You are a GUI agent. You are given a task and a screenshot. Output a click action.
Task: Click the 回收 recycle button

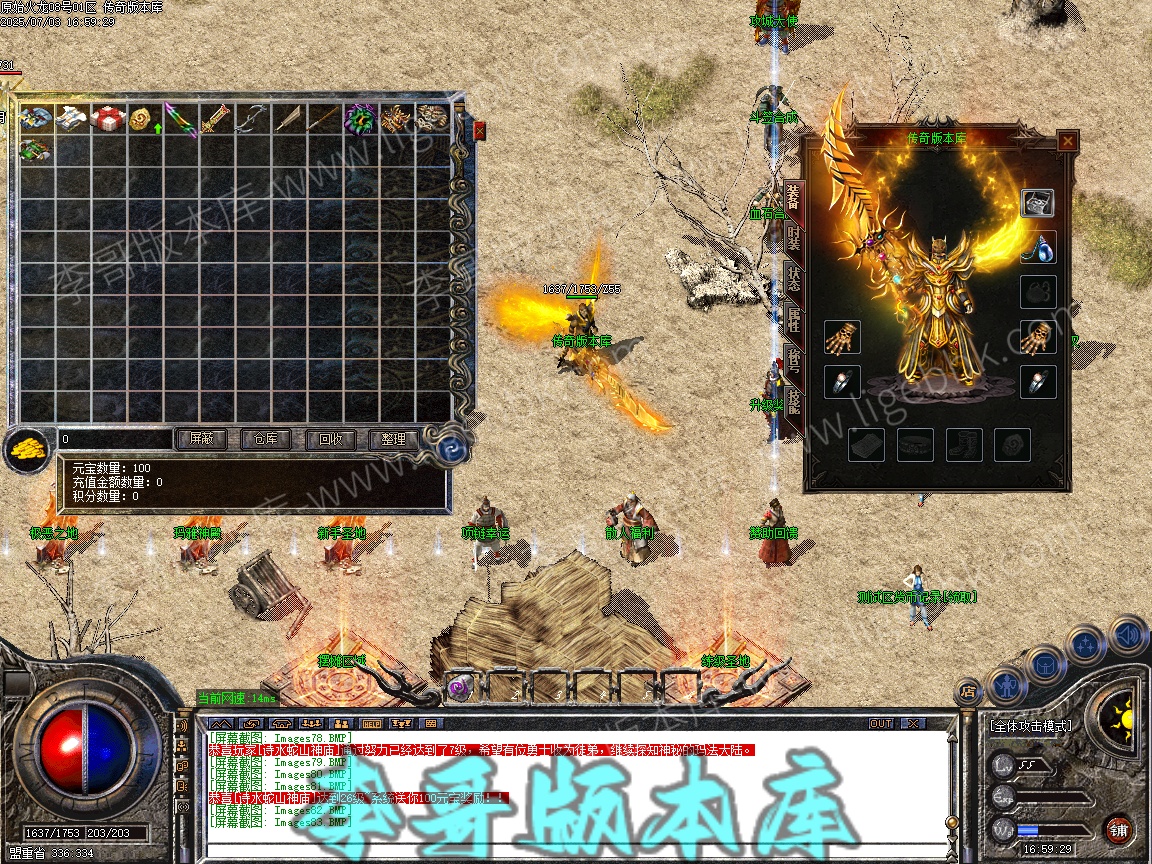[x=330, y=439]
